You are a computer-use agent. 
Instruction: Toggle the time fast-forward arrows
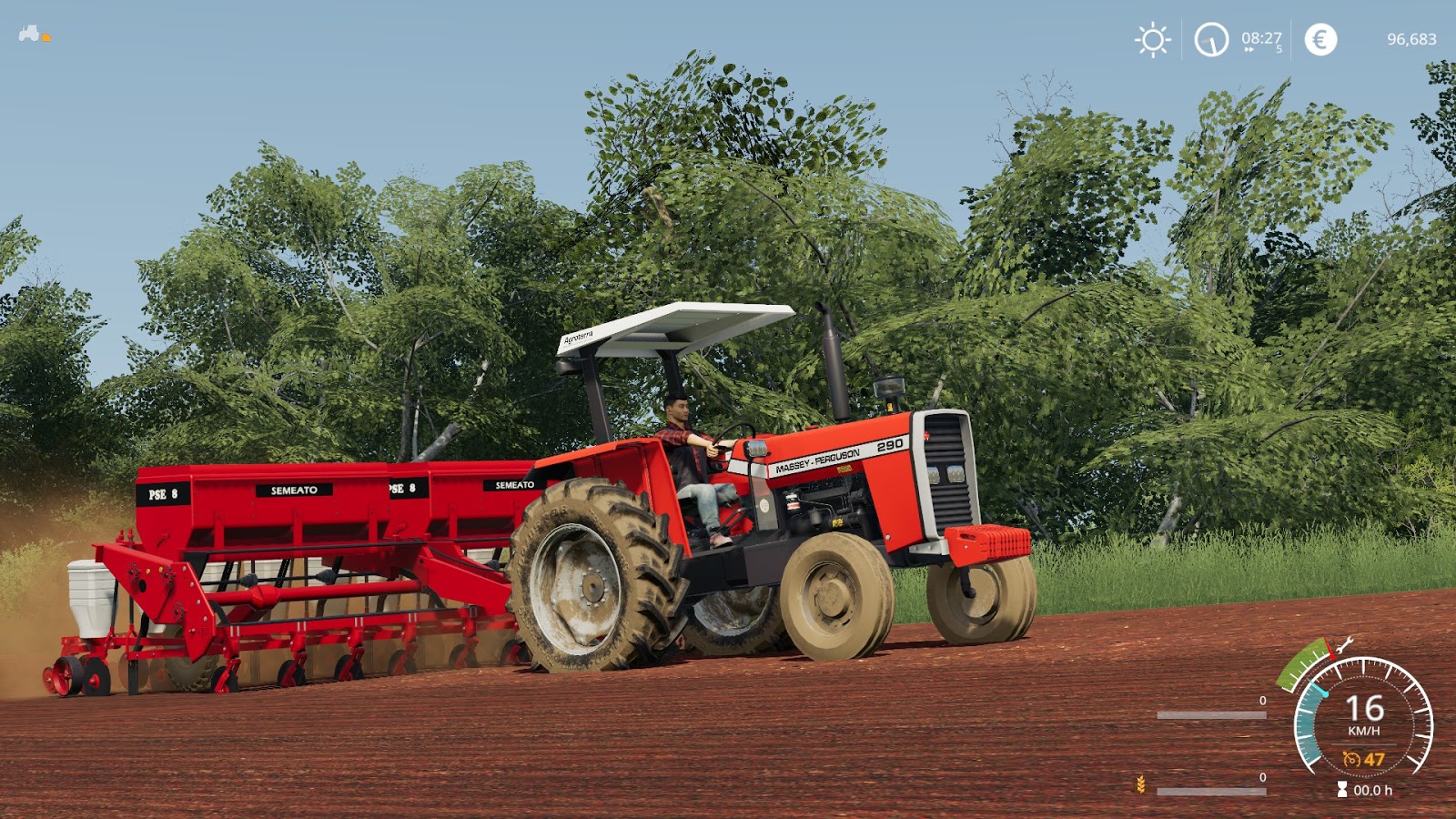1249,49
